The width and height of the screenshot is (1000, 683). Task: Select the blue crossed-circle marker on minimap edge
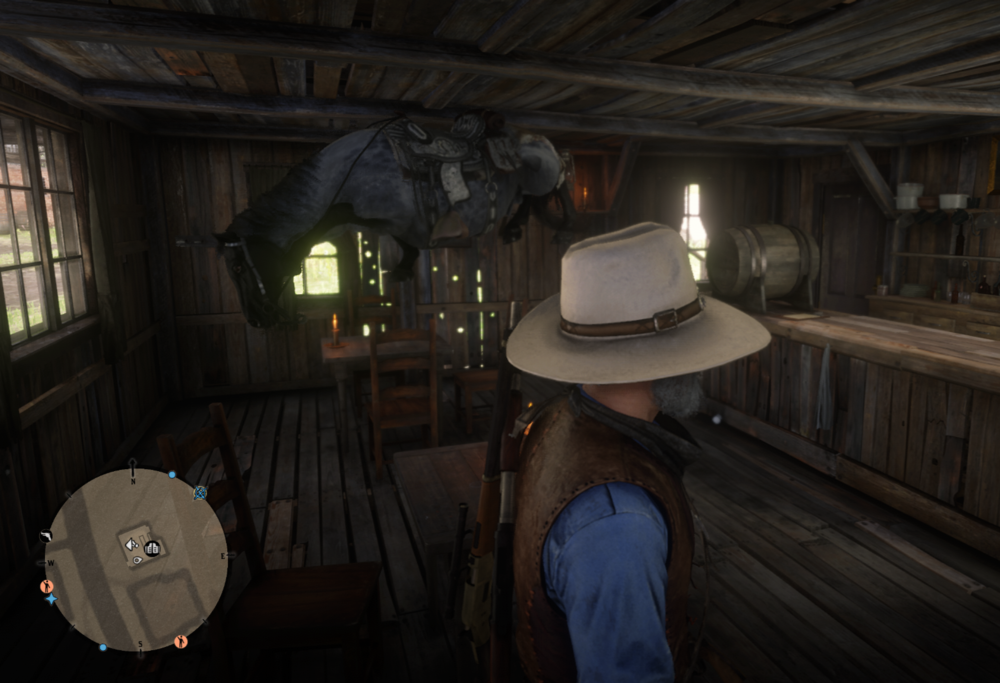[x=200, y=492]
